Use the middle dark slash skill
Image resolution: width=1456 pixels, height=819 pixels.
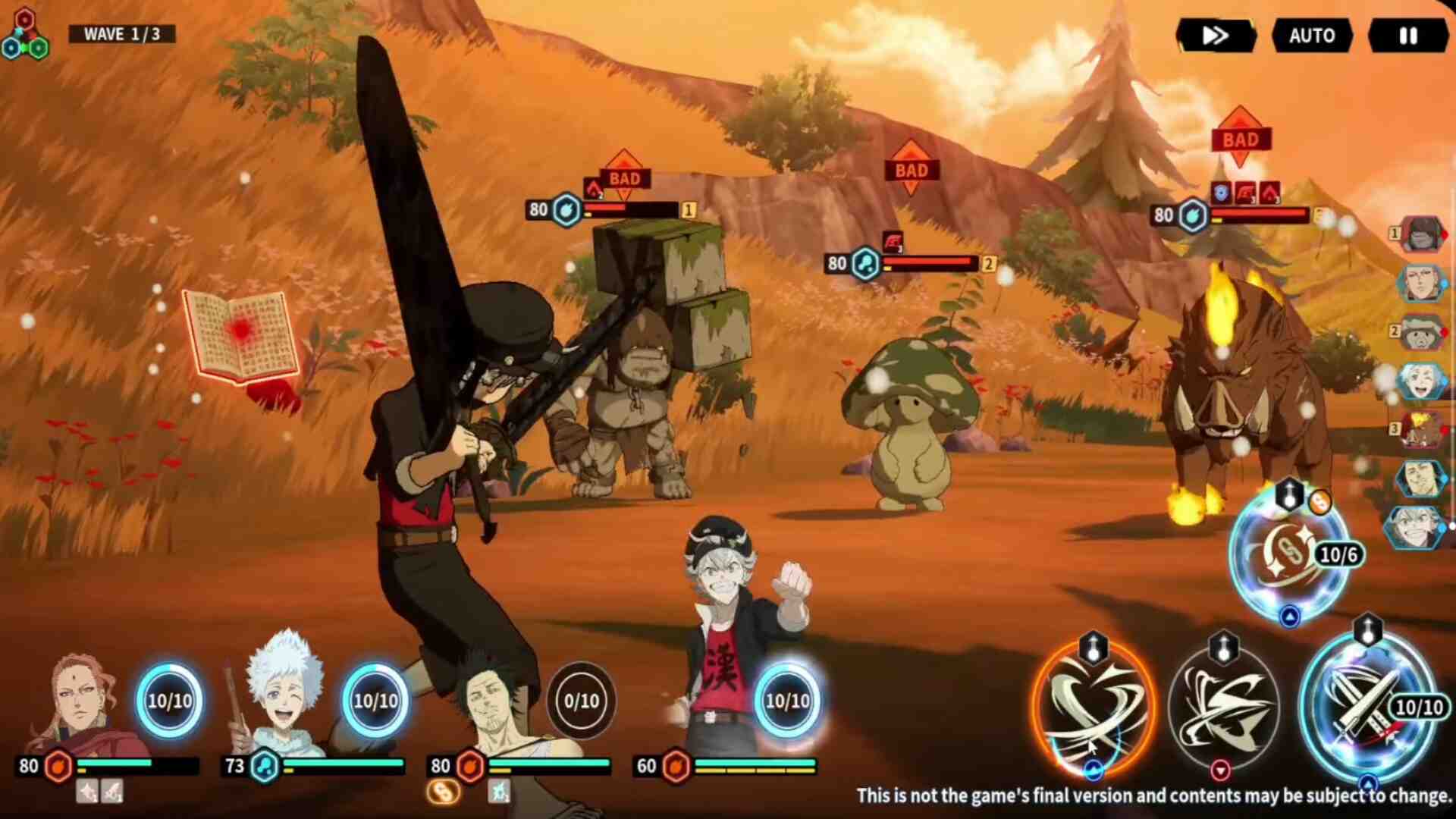pos(1223,707)
